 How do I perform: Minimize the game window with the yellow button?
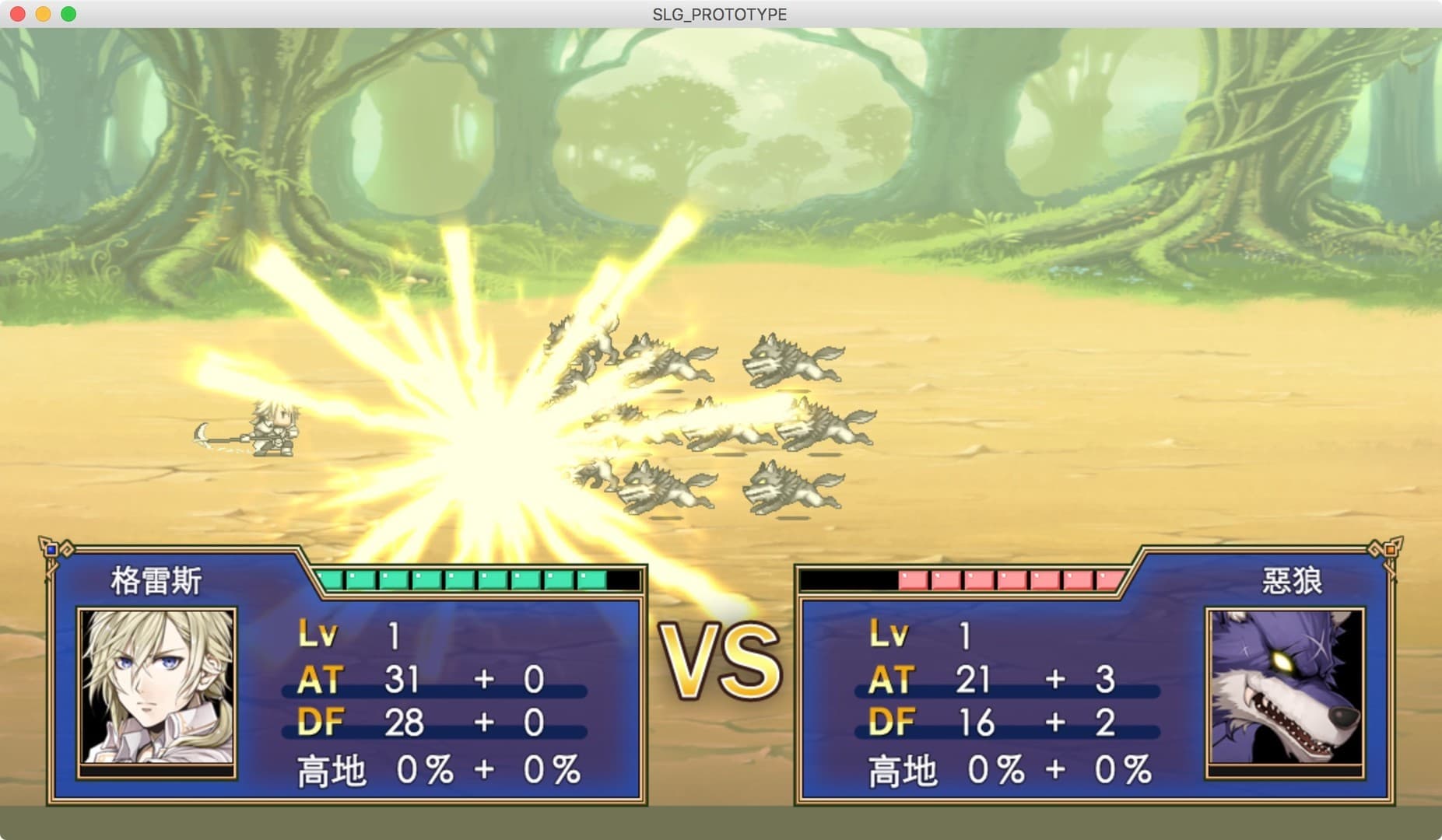(x=44, y=14)
